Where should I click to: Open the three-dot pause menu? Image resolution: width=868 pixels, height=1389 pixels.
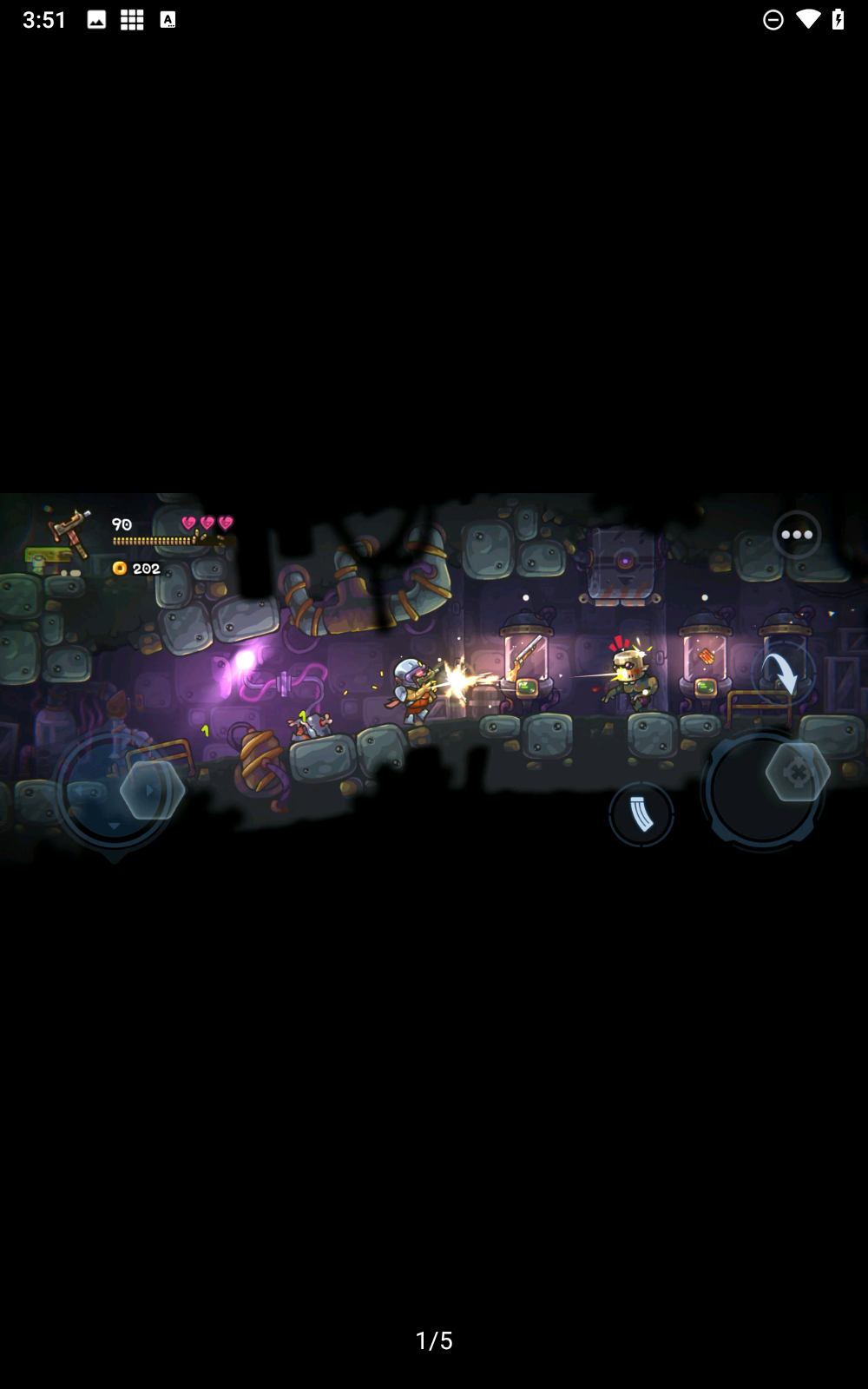coord(796,535)
